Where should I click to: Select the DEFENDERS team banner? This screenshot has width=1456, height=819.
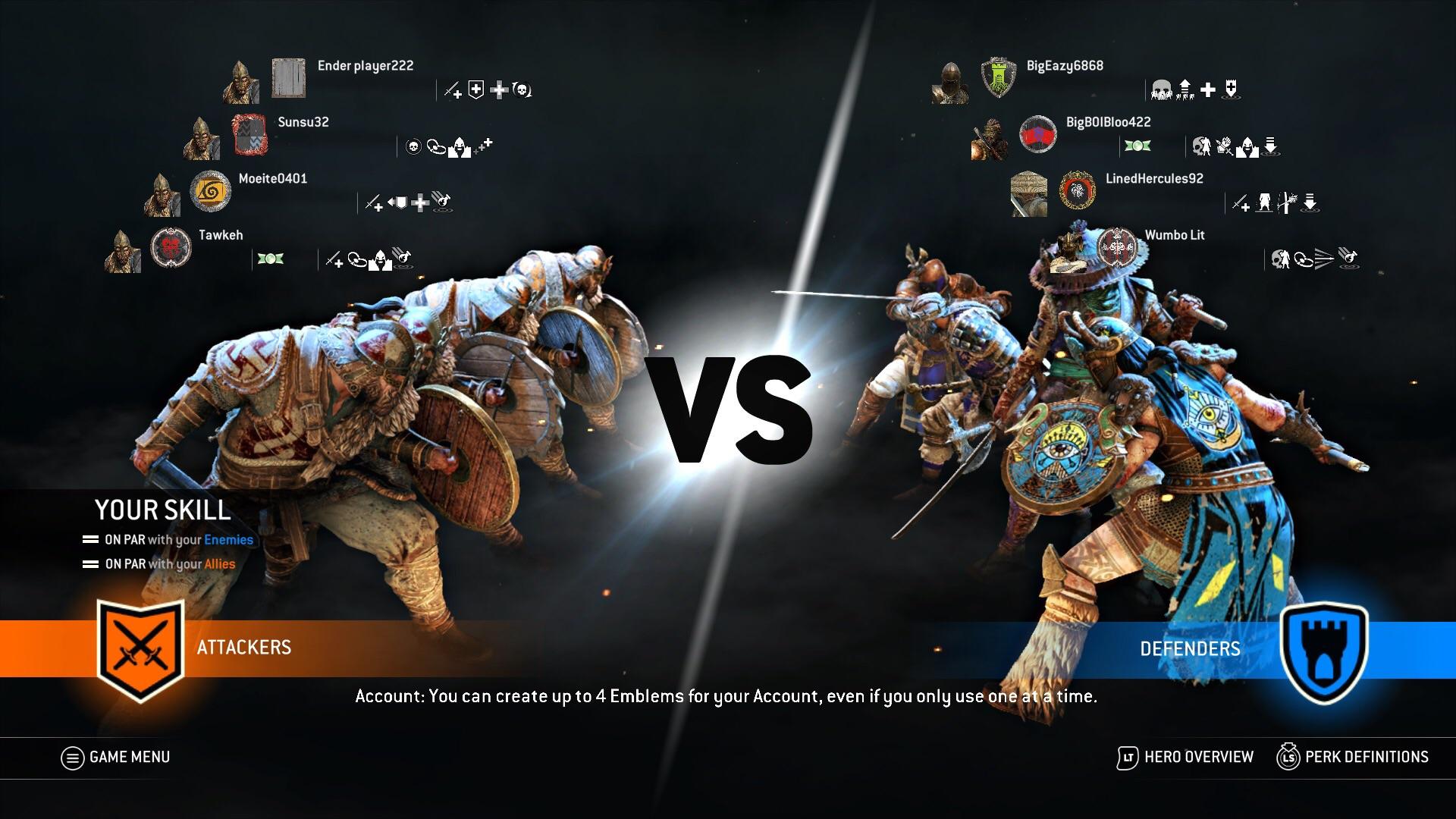[x=1191, y=648]
